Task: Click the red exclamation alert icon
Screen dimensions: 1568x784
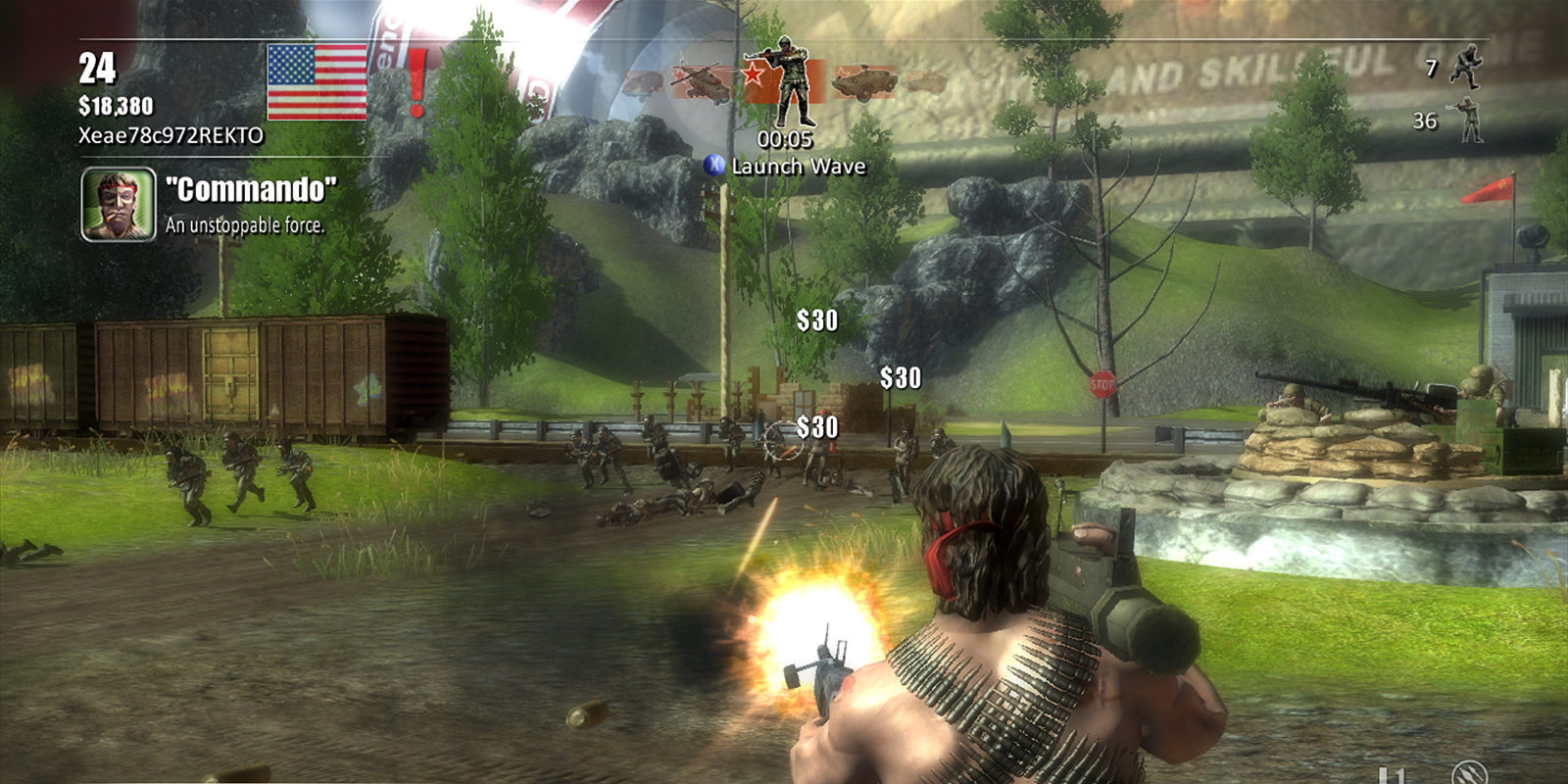Action: 417,81
